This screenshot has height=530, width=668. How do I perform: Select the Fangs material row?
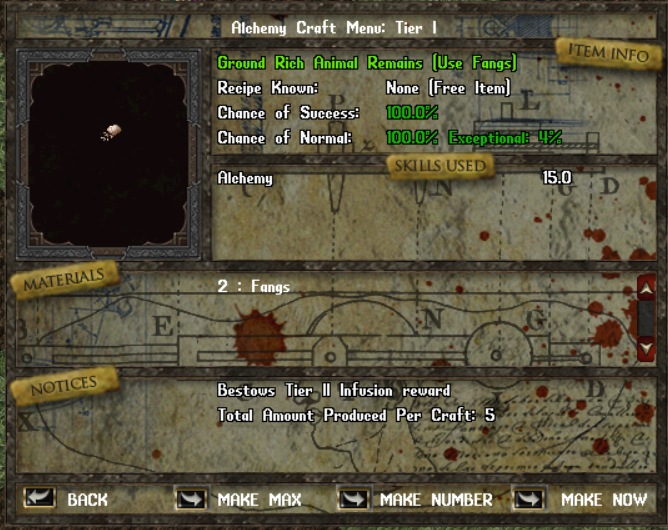point(254,287)
